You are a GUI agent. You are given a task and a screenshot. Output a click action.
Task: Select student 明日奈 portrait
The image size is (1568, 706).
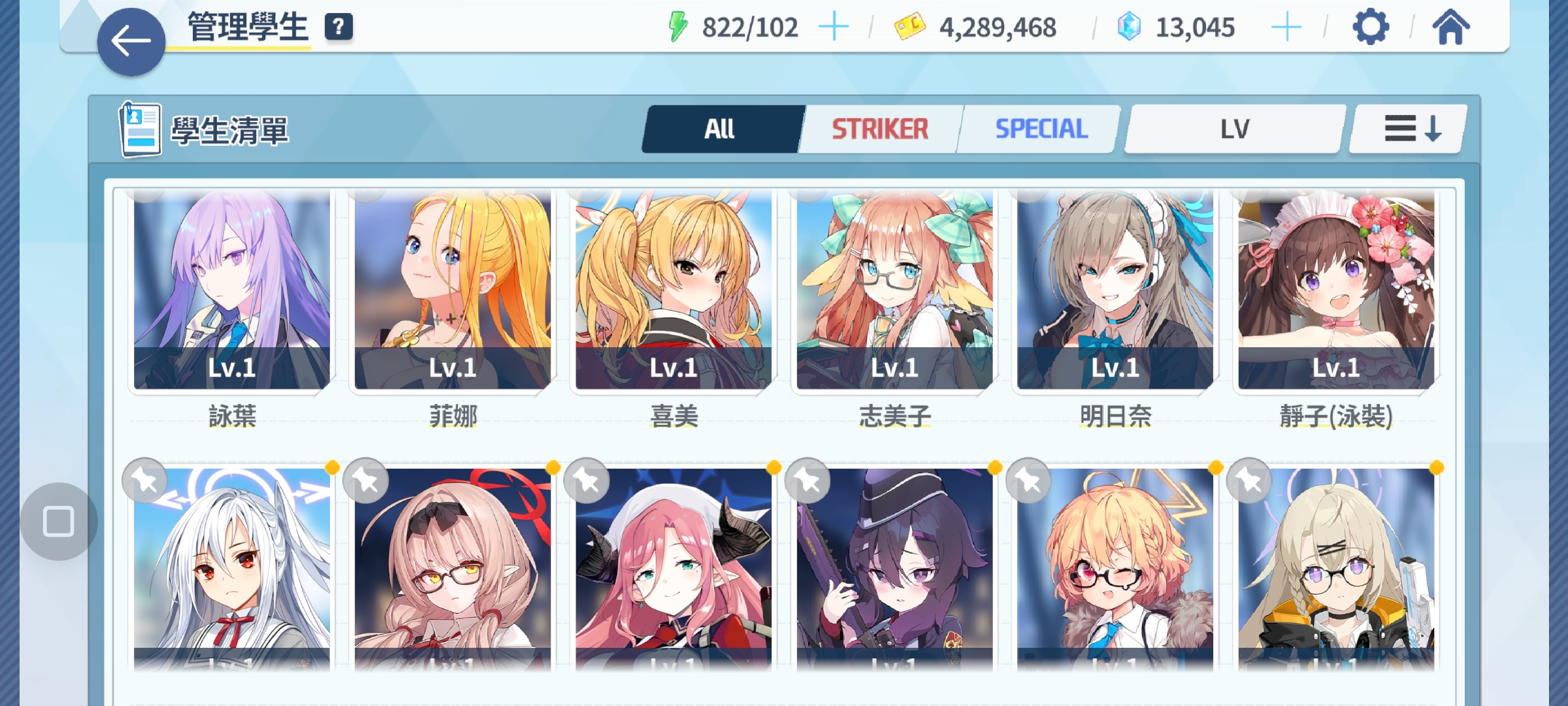tap(1115, 291)
